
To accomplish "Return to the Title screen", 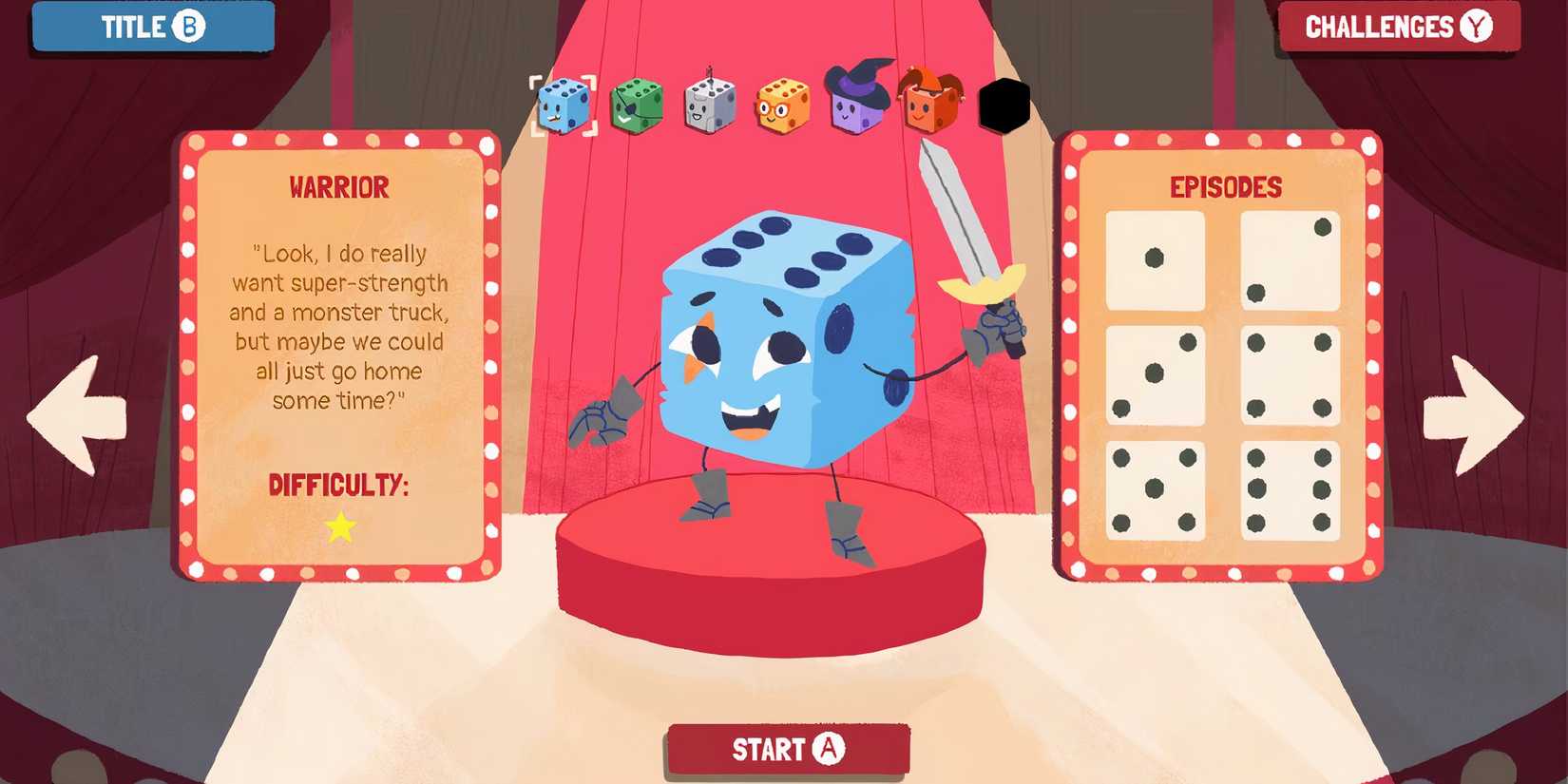I will point(152,27).
